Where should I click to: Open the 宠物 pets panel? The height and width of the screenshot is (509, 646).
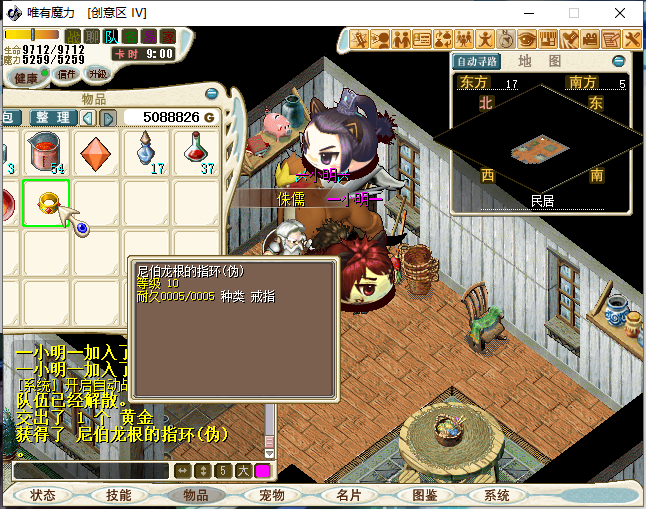[x=272, y=495]
